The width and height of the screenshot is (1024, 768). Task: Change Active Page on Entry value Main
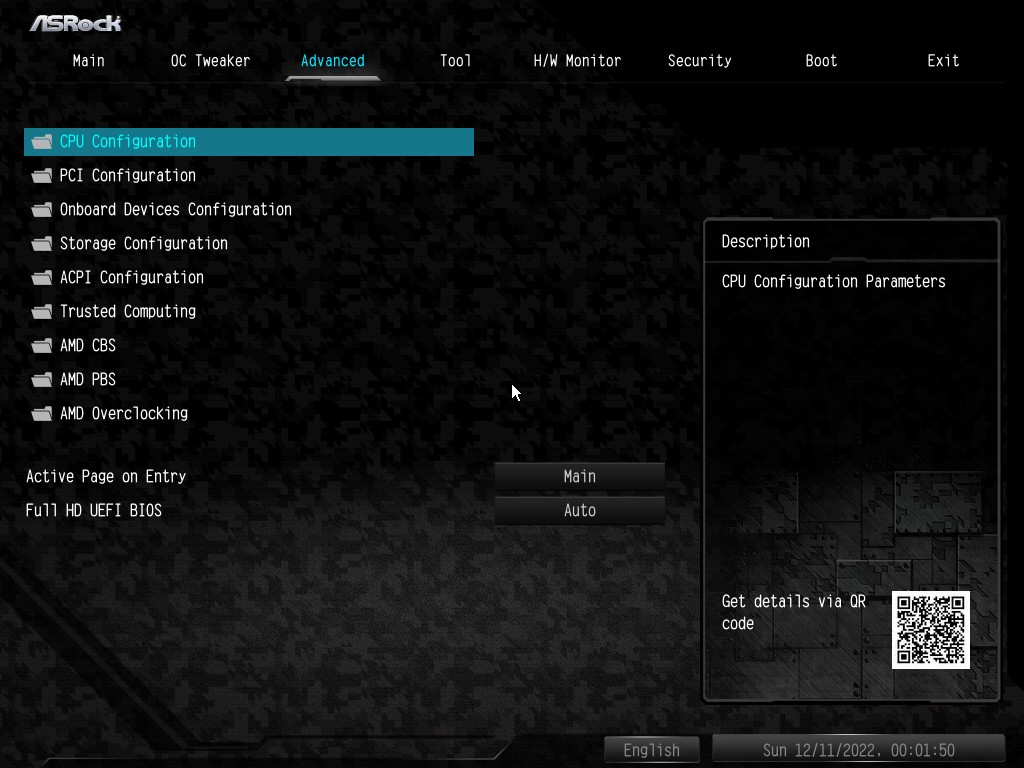pos(580,477)
